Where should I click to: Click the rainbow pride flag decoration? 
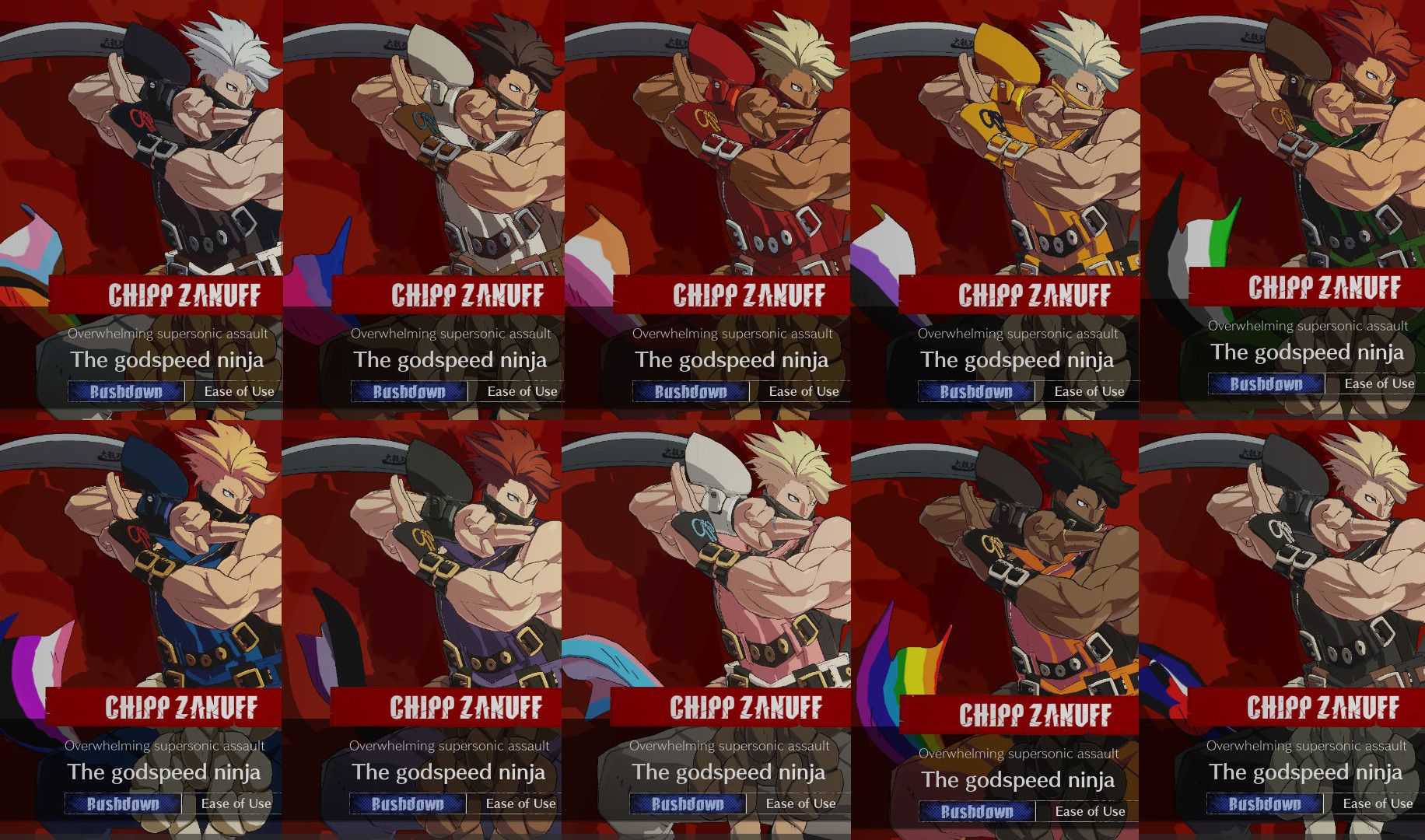coord(906,673)
